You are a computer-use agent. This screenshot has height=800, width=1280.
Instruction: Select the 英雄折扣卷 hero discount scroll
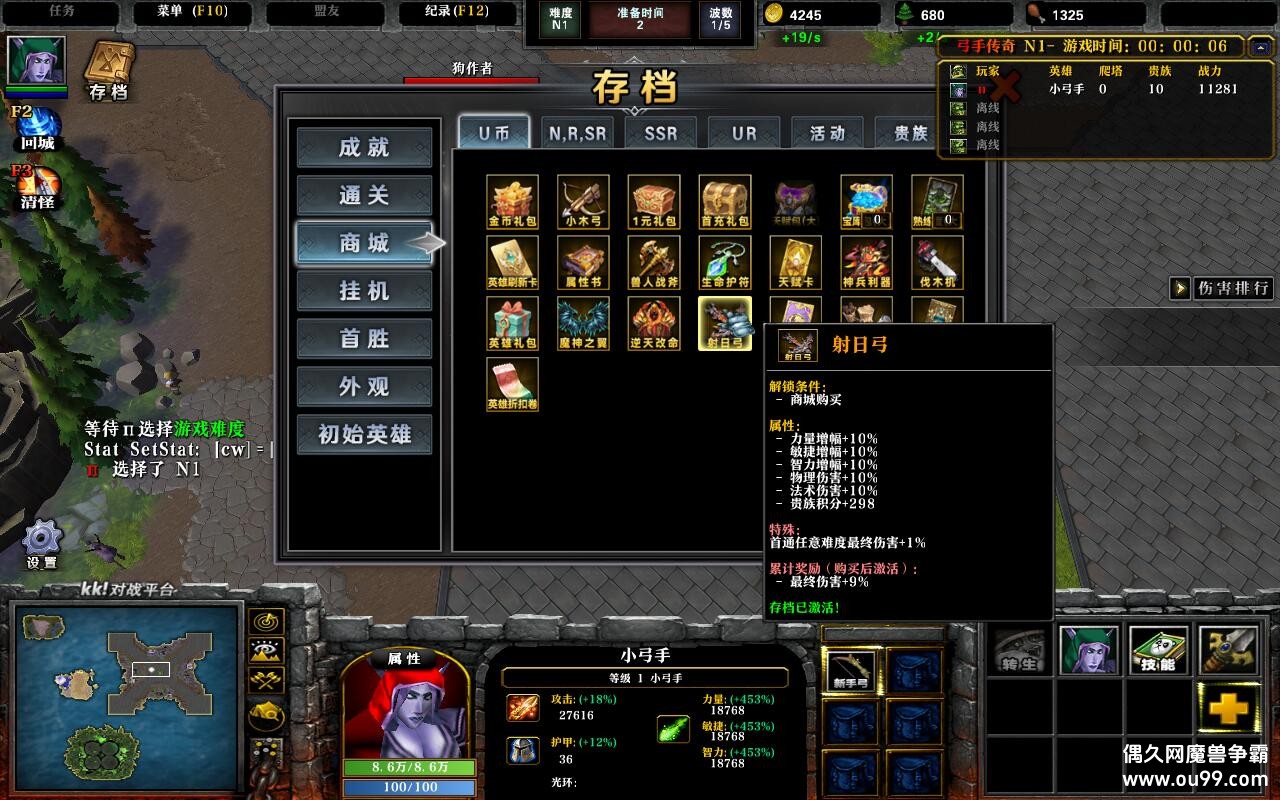point(512,384)
